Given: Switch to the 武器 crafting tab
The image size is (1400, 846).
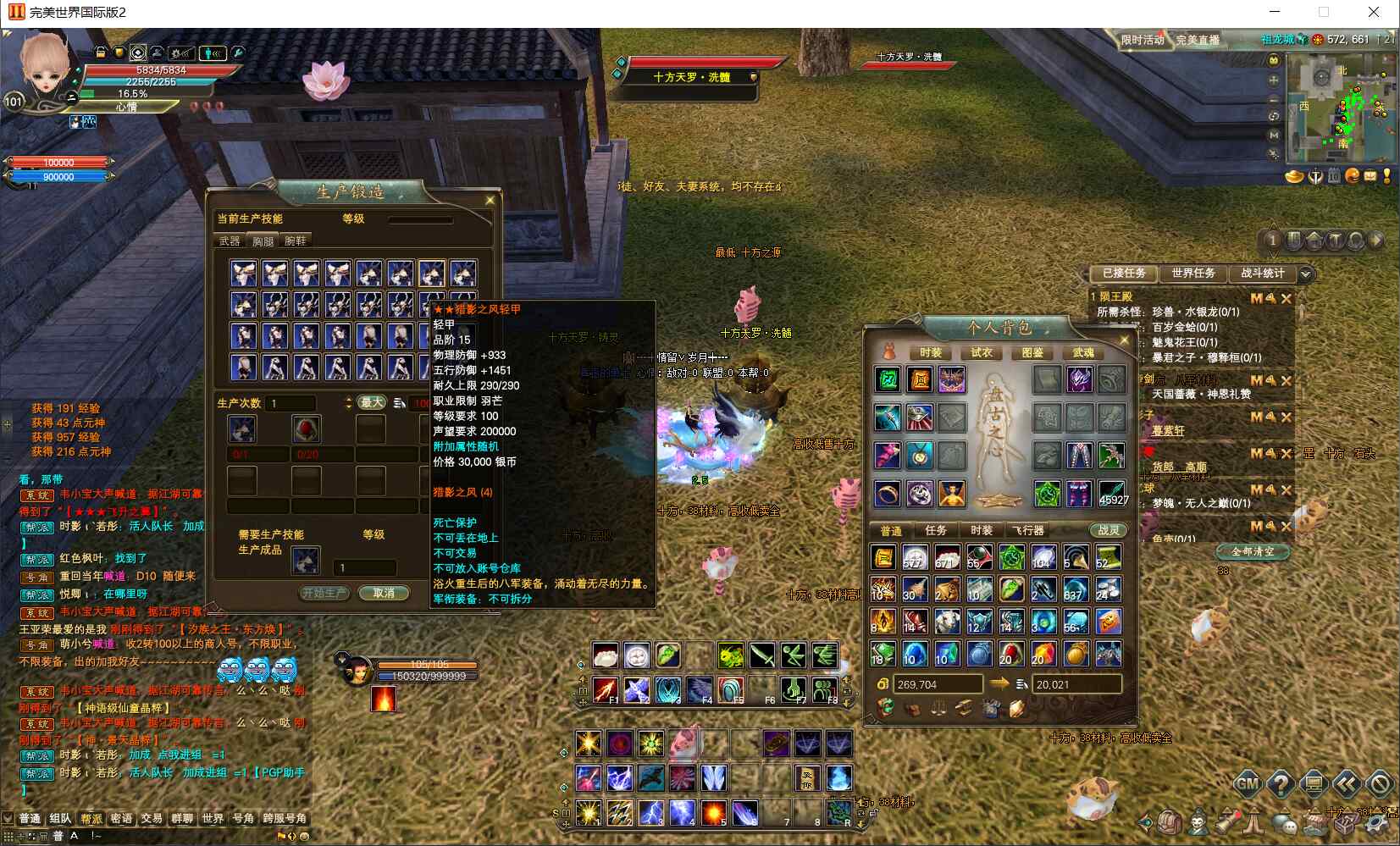Looking at the screenshot, I should (x=230, y=241).
